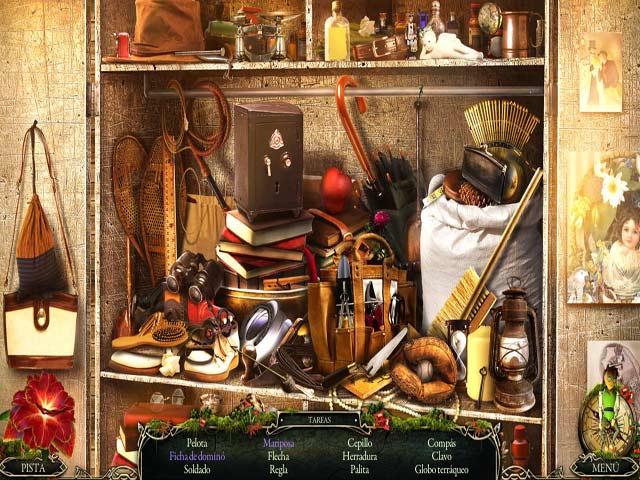Click the PISTA hint button
Image resolution: width=640 pixels, height=480 pixels.
click(33, 467)
